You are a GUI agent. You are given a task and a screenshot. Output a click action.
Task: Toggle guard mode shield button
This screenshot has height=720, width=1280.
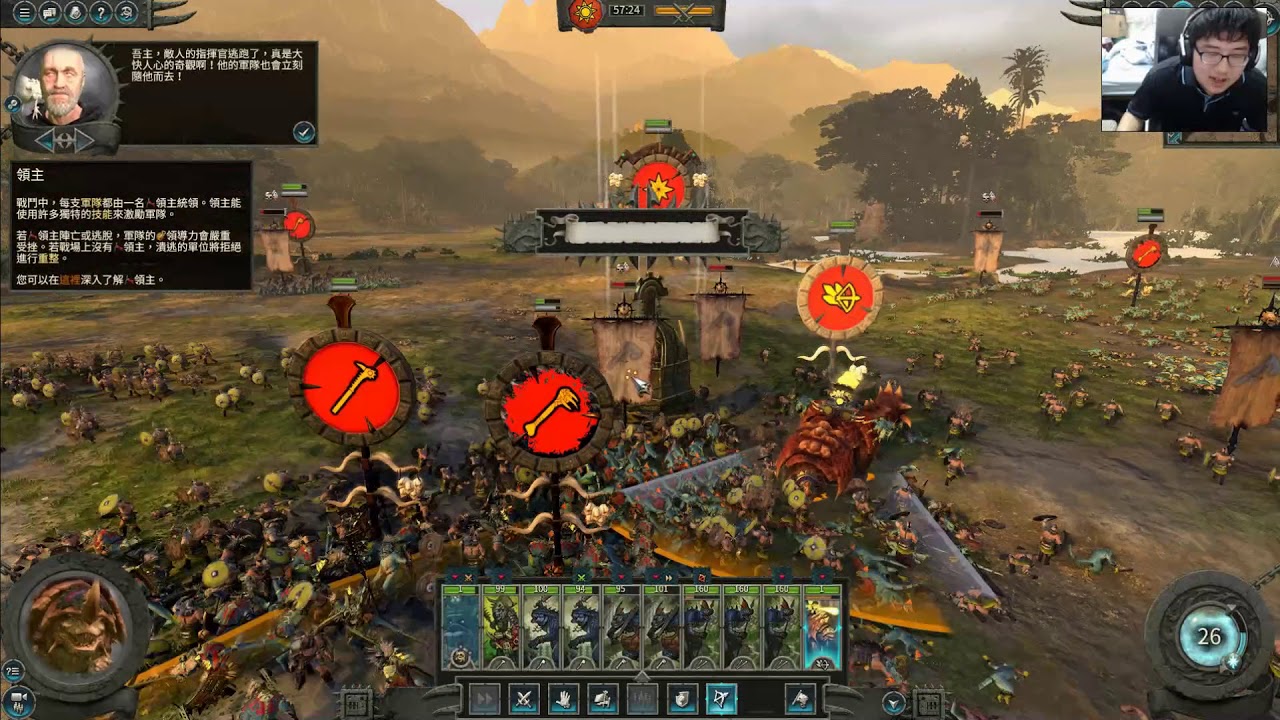click(x=682, y=699)
